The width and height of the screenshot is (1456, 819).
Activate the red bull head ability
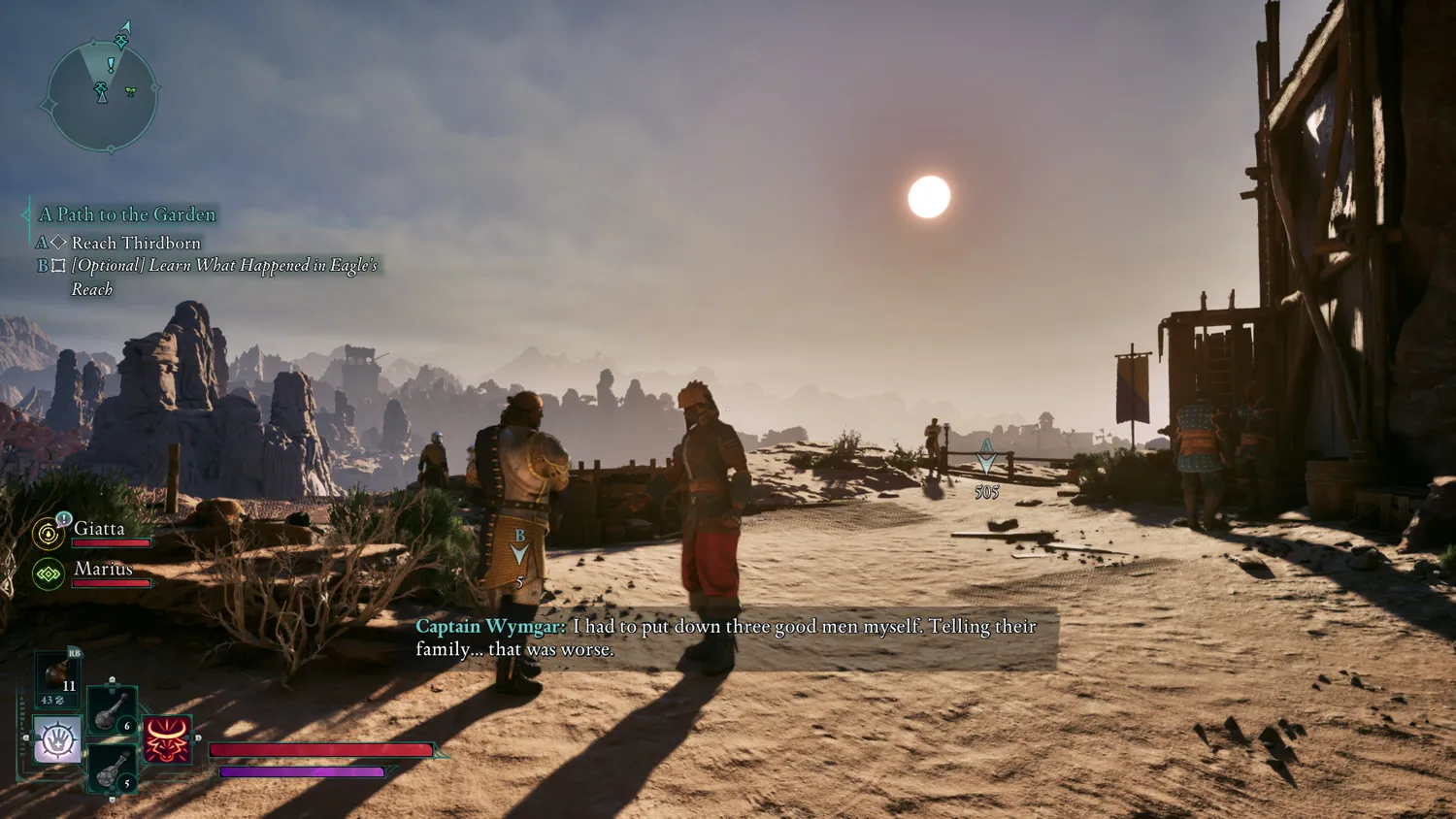[x=167, y=740]
